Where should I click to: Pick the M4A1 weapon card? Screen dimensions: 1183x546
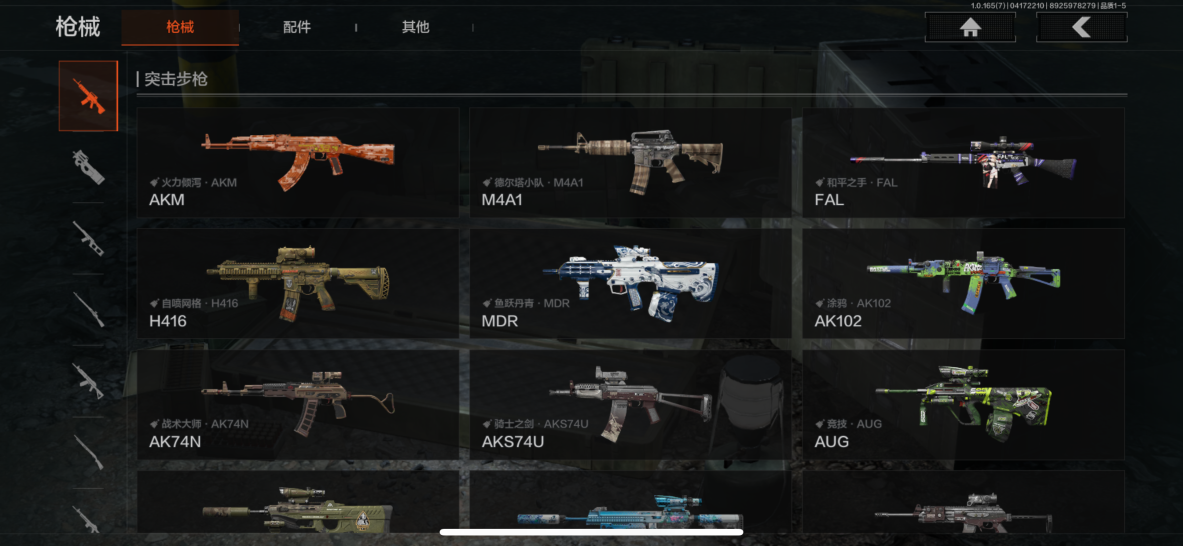coord(630,162)
